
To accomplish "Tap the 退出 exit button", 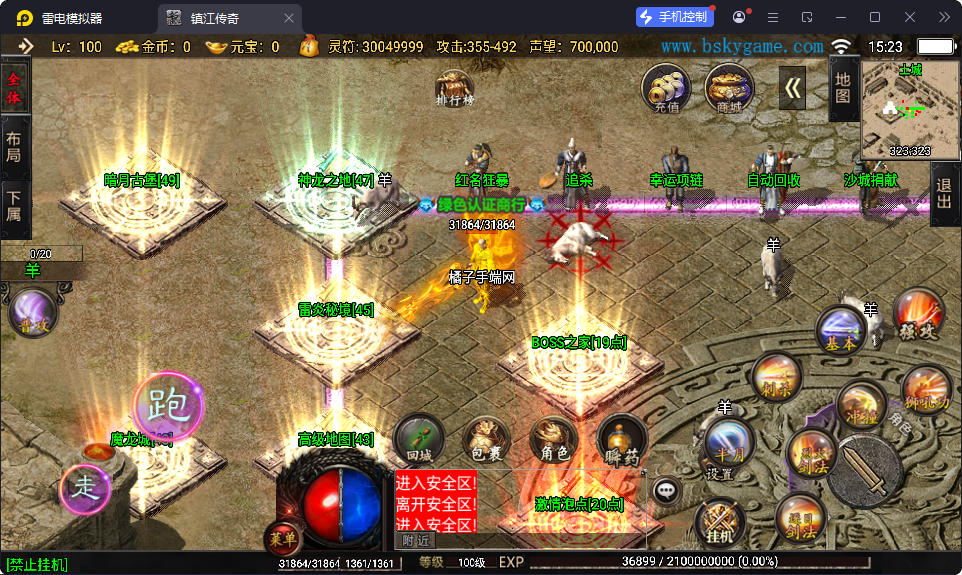I will pyautogui.click(x=944, y=193).
